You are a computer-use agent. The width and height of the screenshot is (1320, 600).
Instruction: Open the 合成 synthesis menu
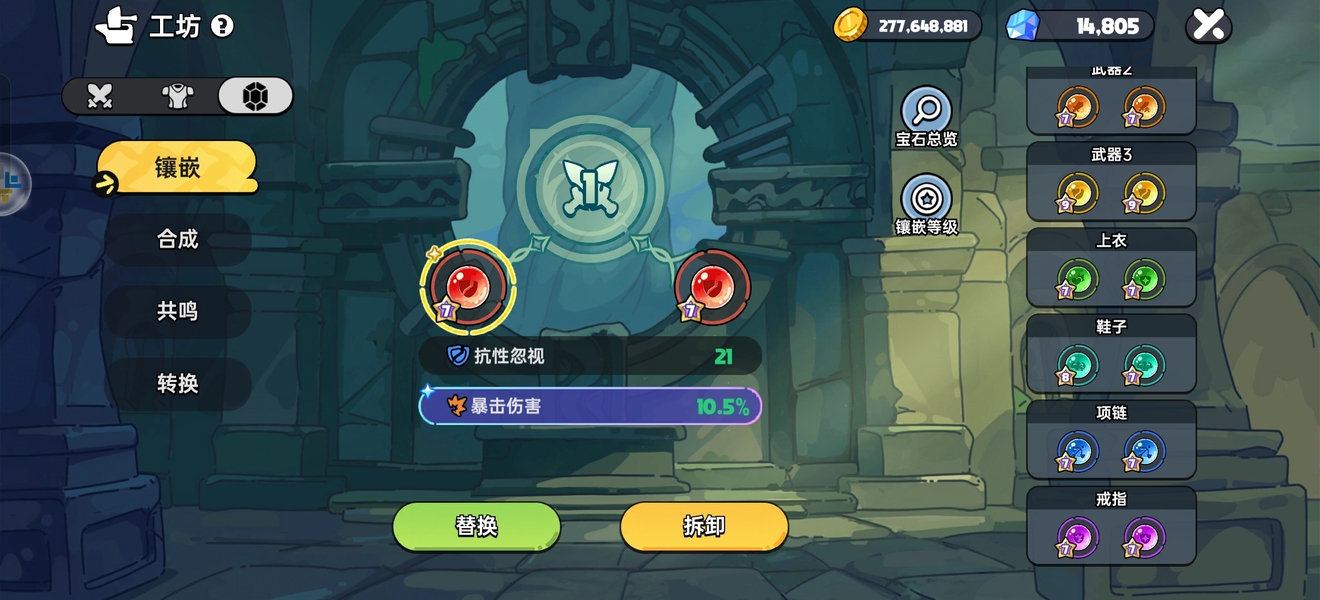point(177,239)
